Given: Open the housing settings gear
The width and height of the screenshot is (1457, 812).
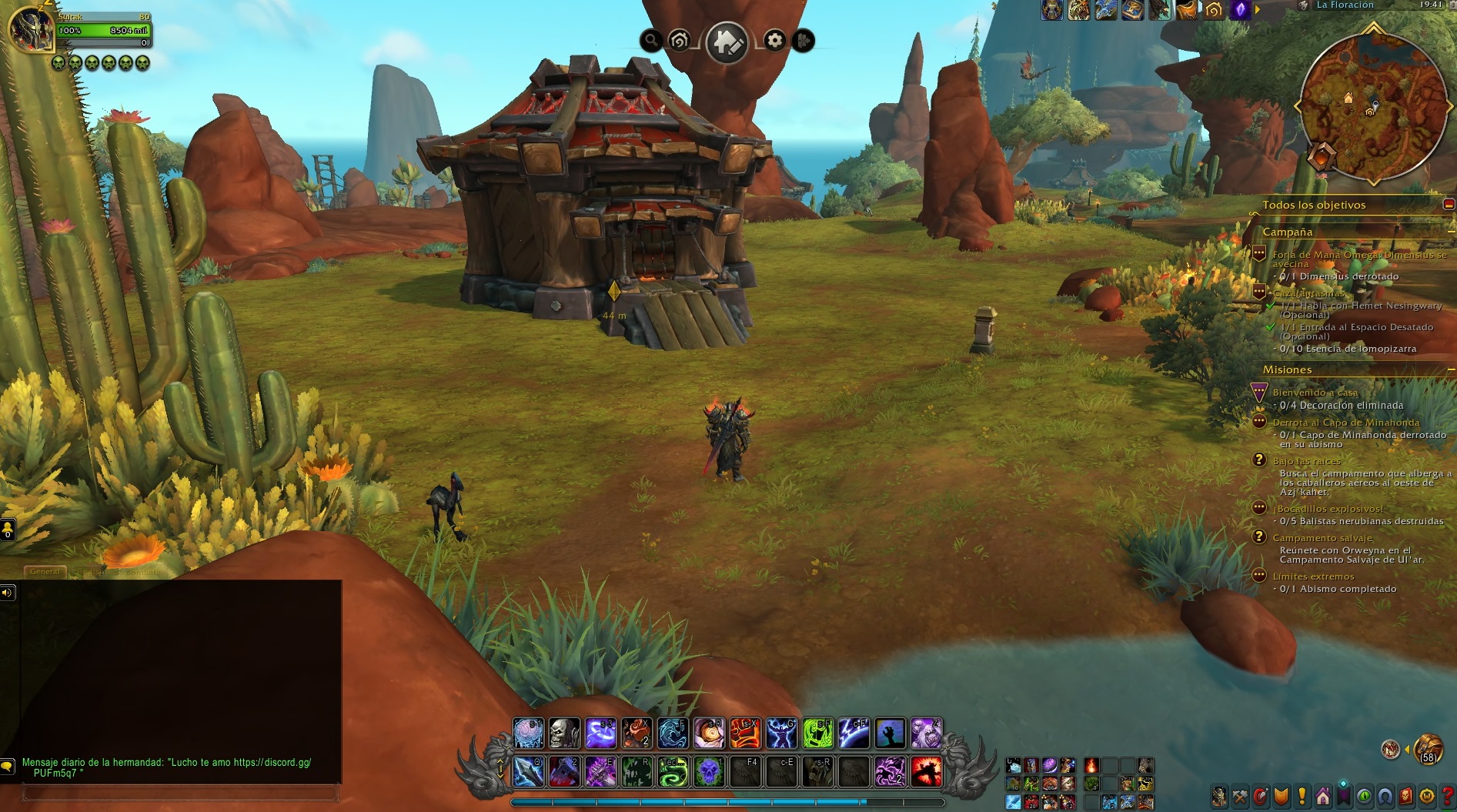Looking at the screenshot, I should click(x=775, y=41).
